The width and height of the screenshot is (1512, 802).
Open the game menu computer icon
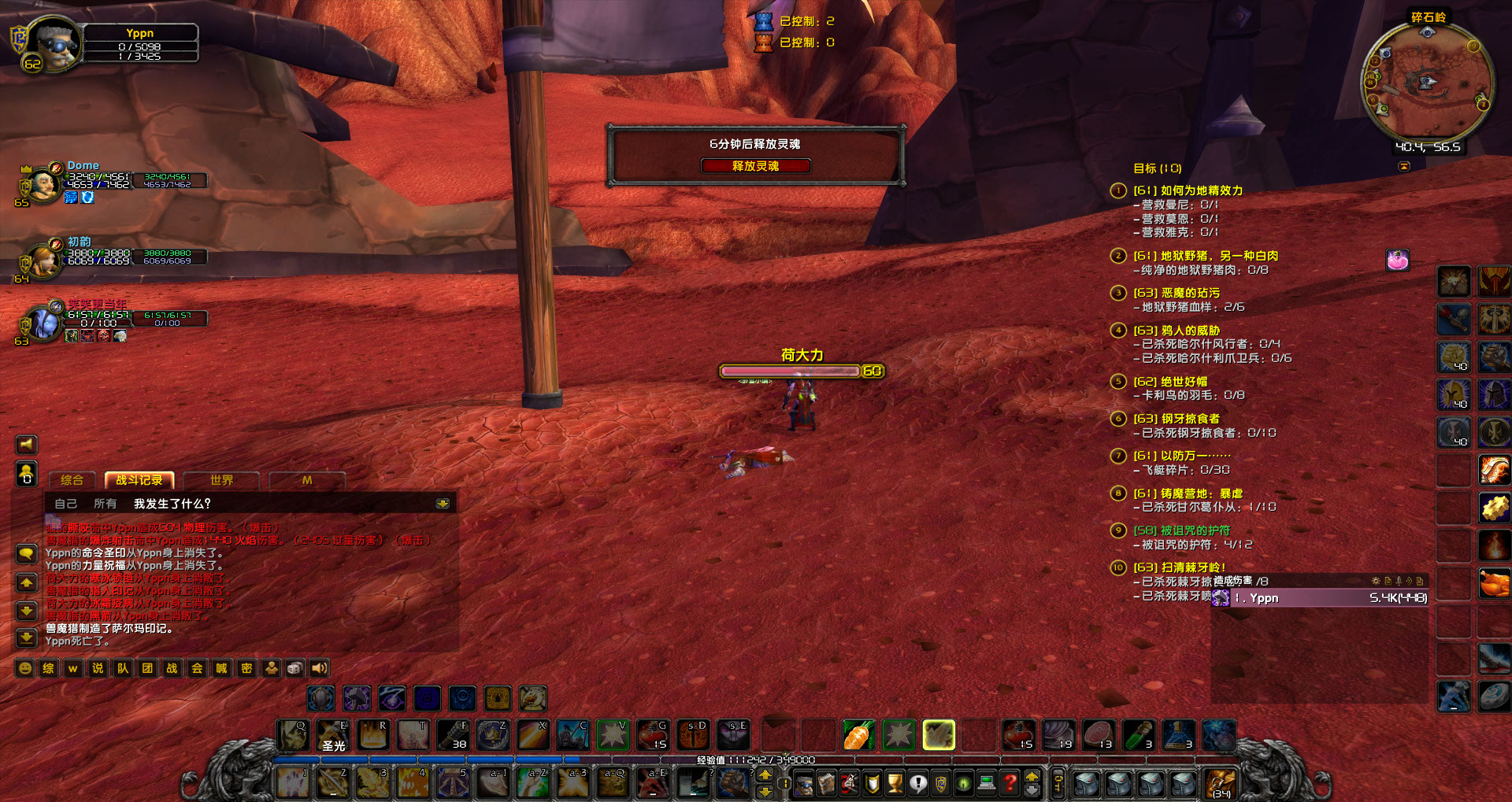pos(987,783)
